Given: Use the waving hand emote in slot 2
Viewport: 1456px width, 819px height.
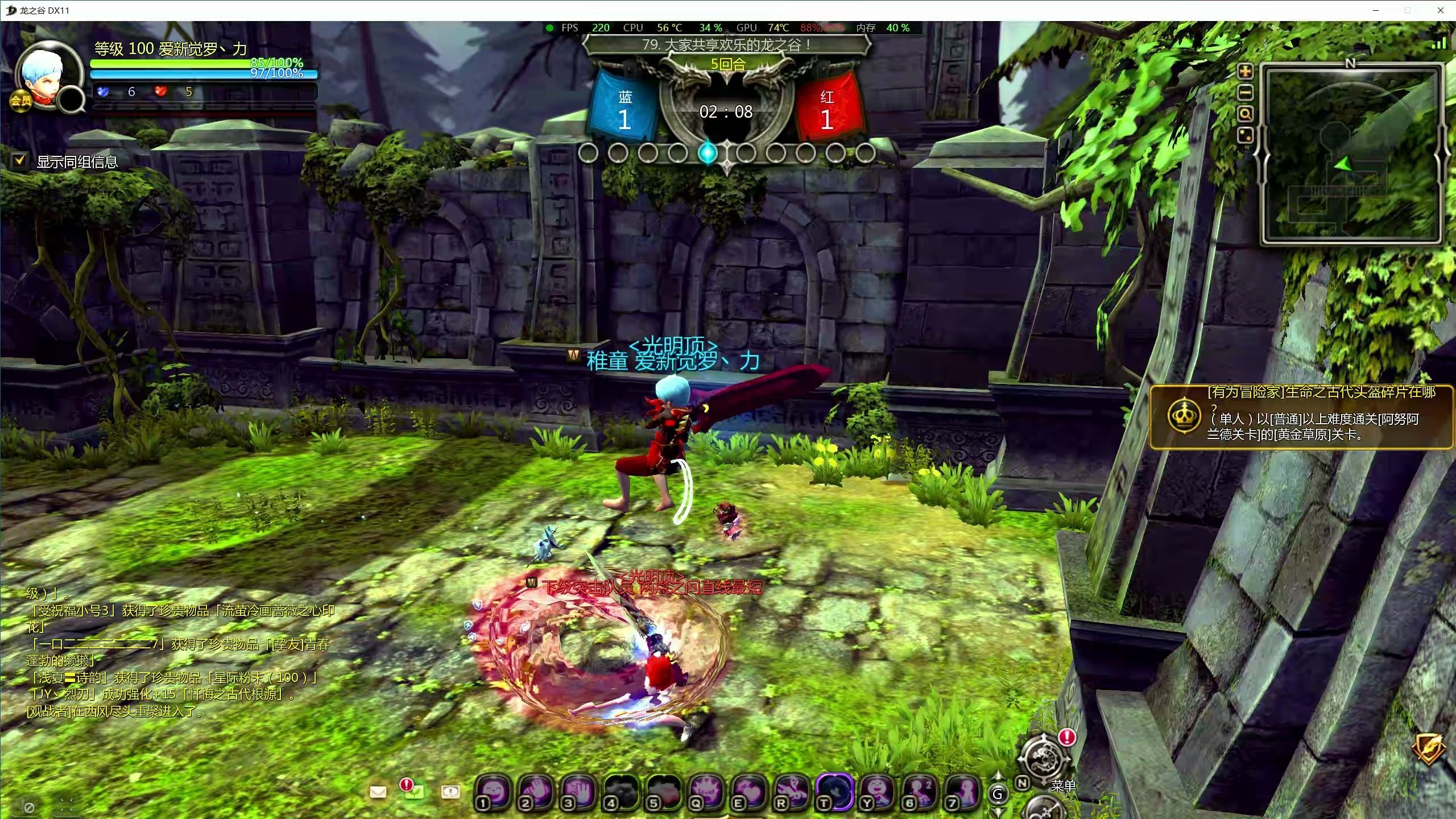Looking at the screenshot, I should 536,791.
